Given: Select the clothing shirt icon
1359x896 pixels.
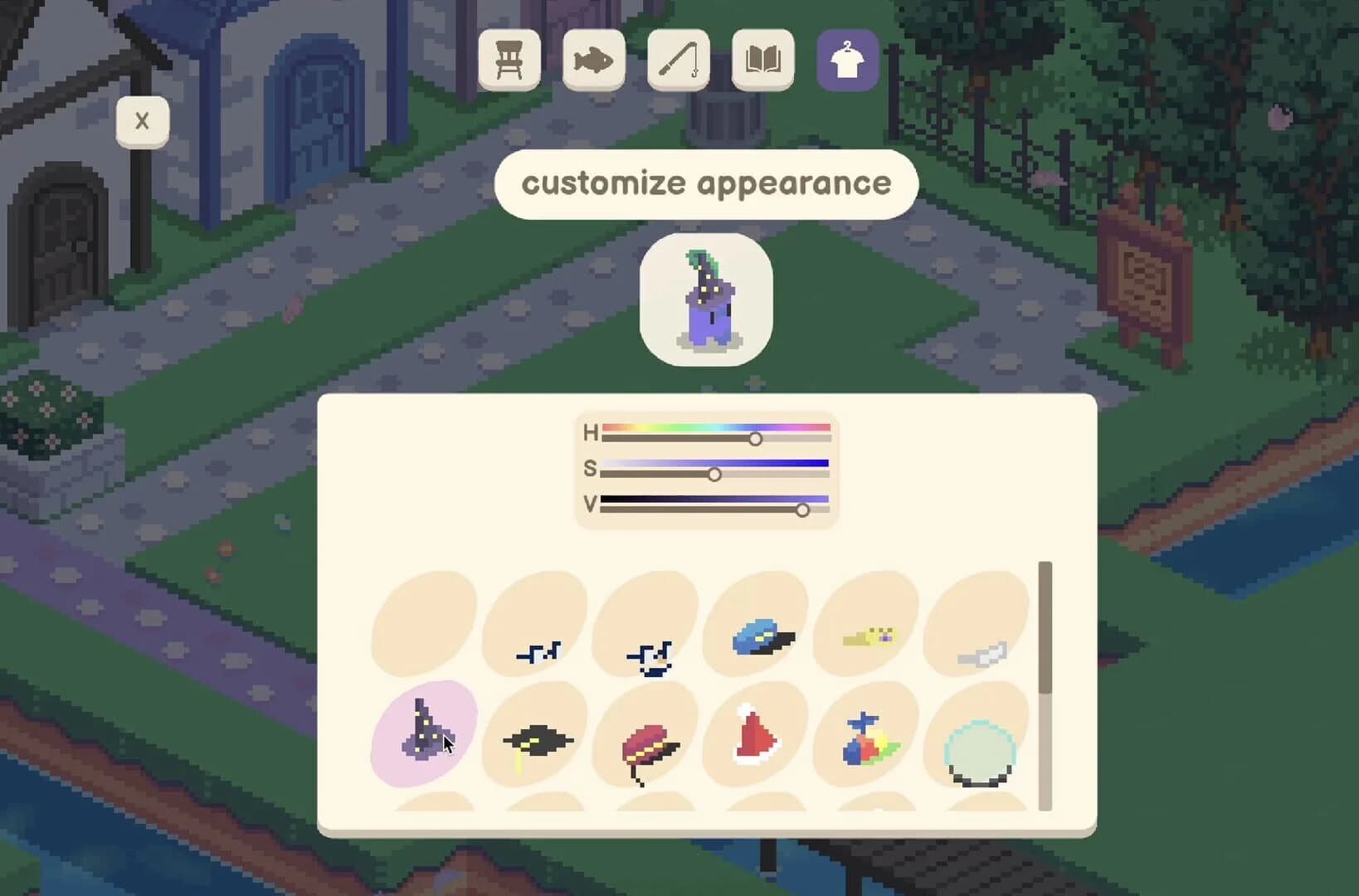Looking at the screenshot, I should pyautogui.click(x=847, y=60).
